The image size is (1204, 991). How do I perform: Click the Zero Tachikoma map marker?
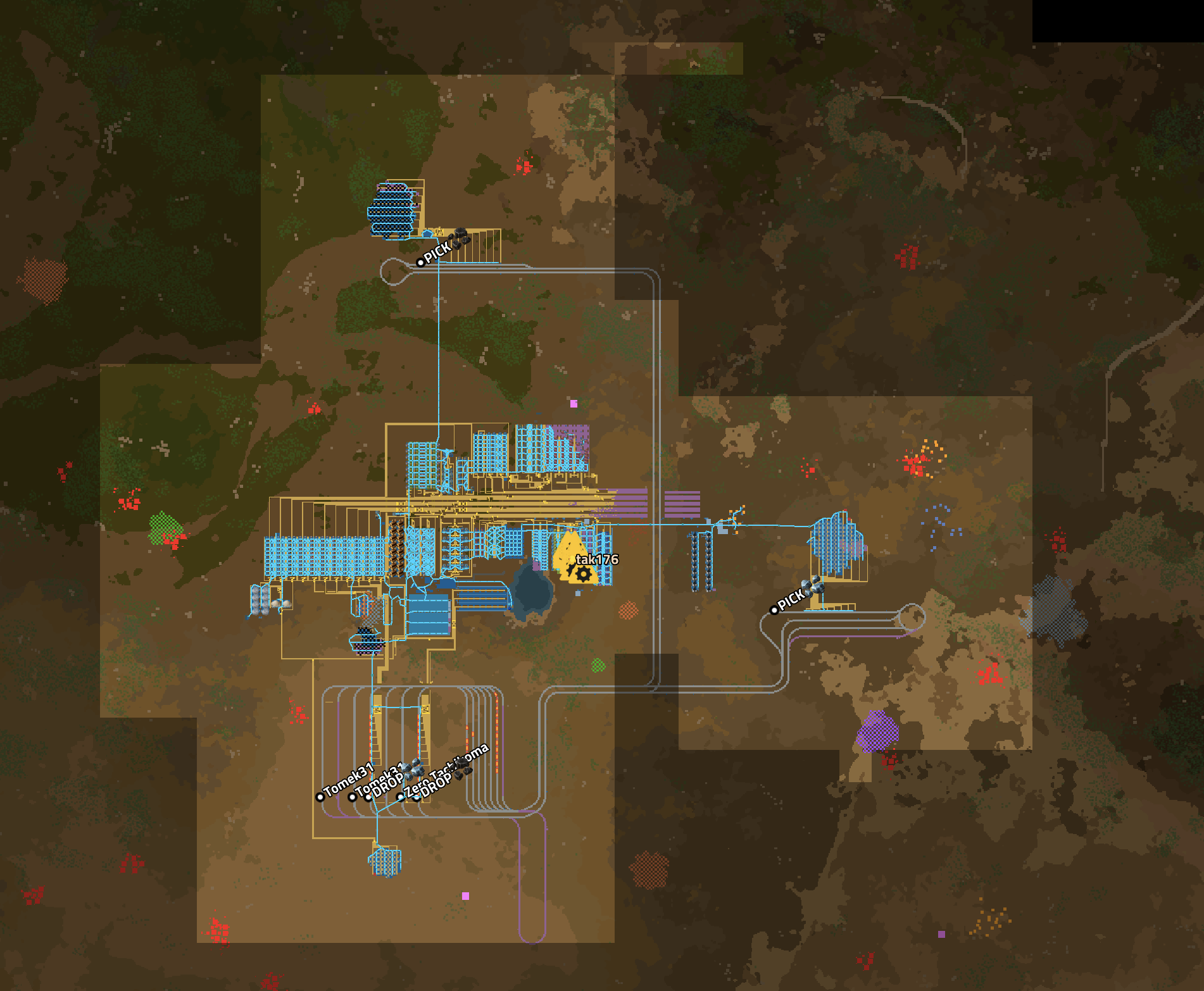point(400,797)
